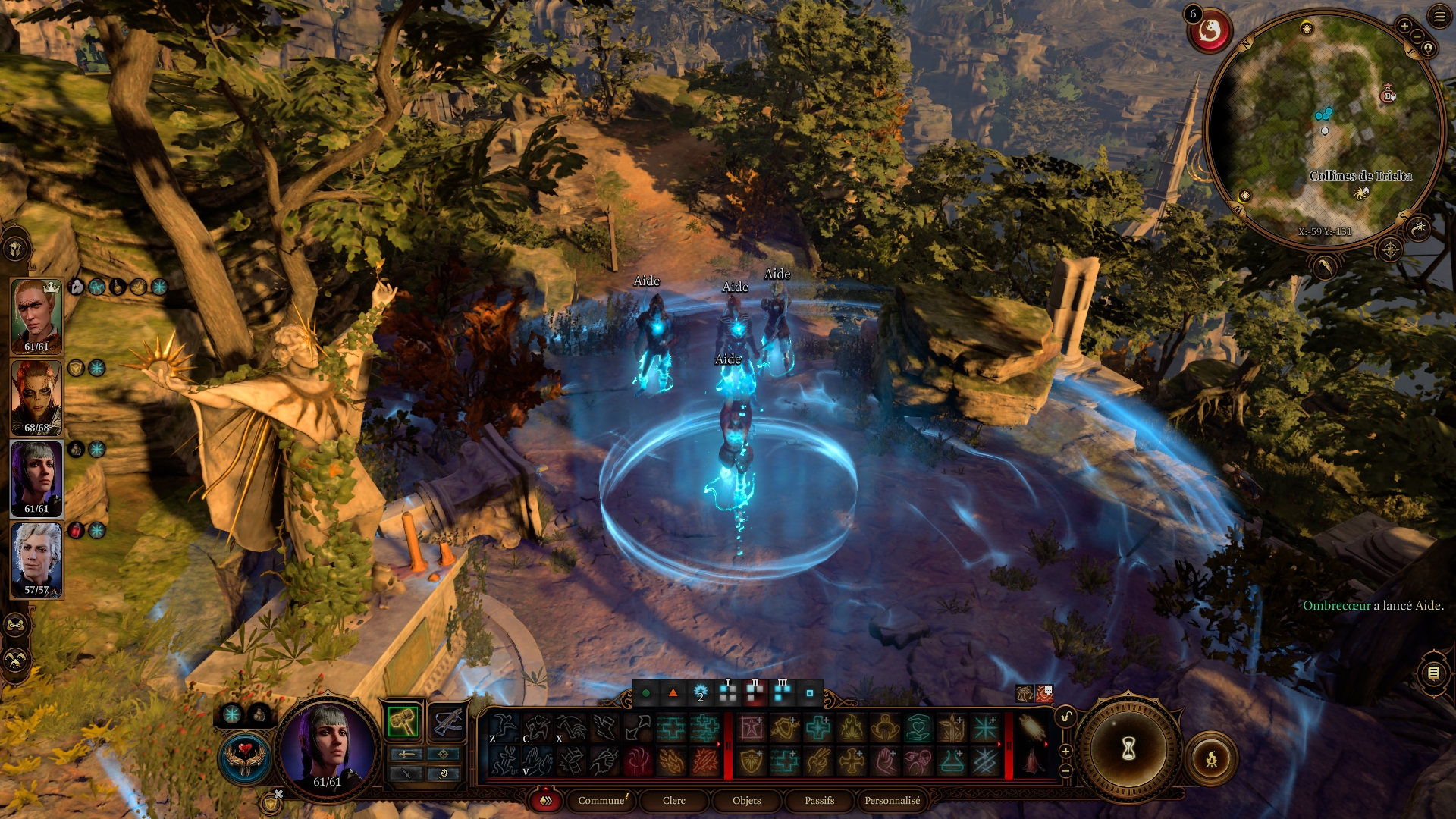
Task: Open the main menu hamburger button
Action: 1439,16
